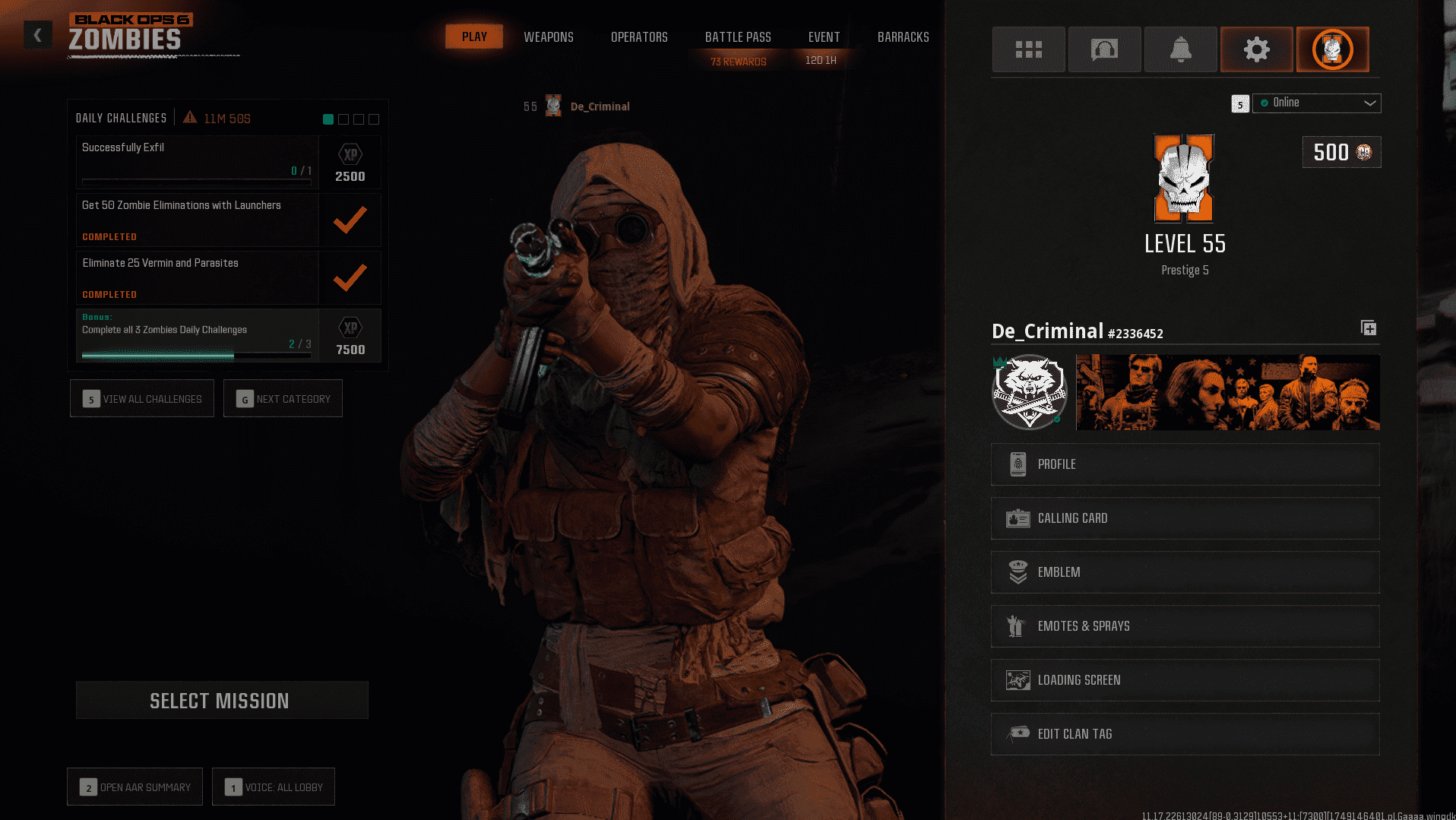Open the add calling card icon
Viewport: 1456px width, 820px height.
coord(1369,328)
